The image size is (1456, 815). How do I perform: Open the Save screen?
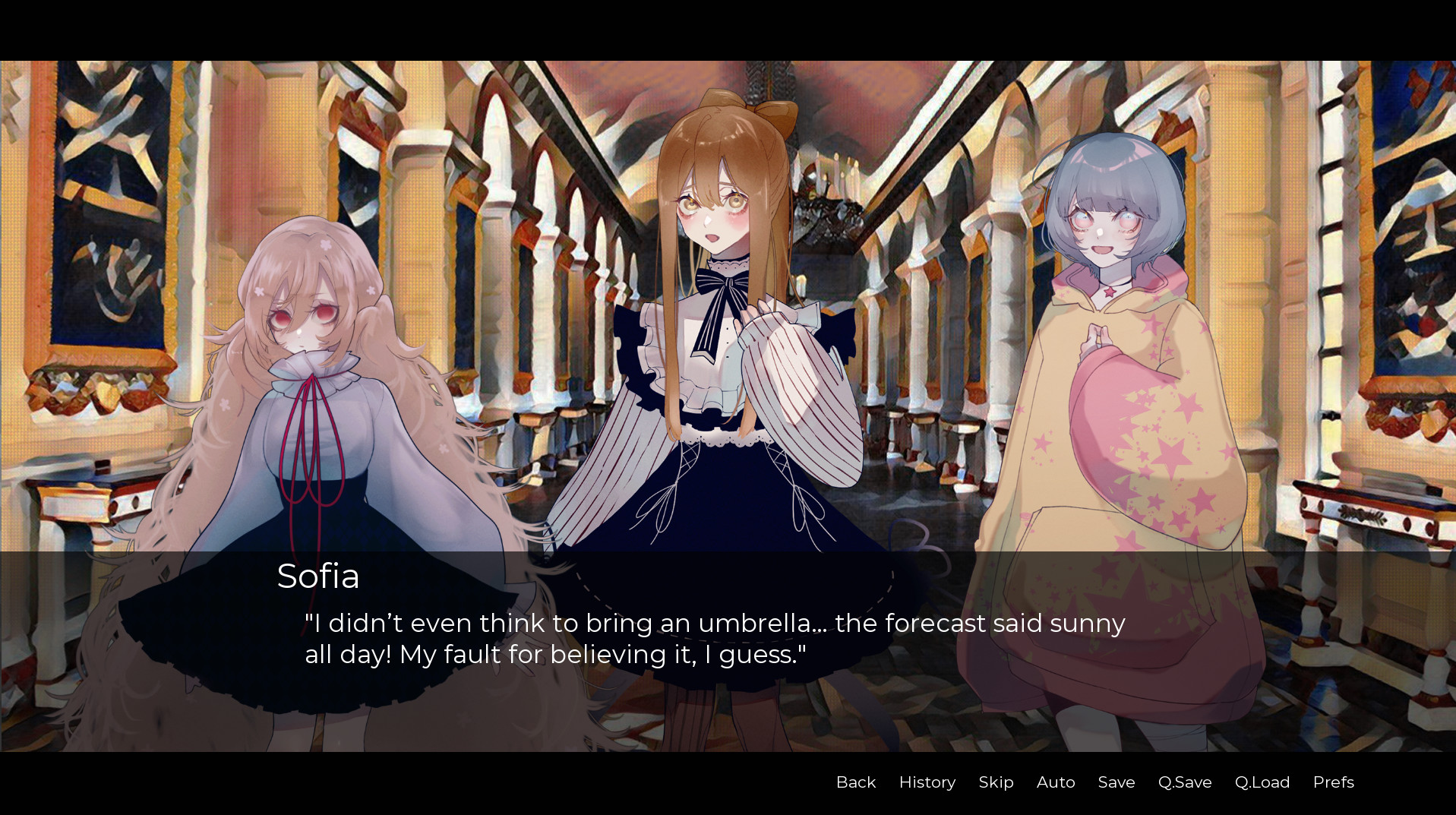(1115, 782)
